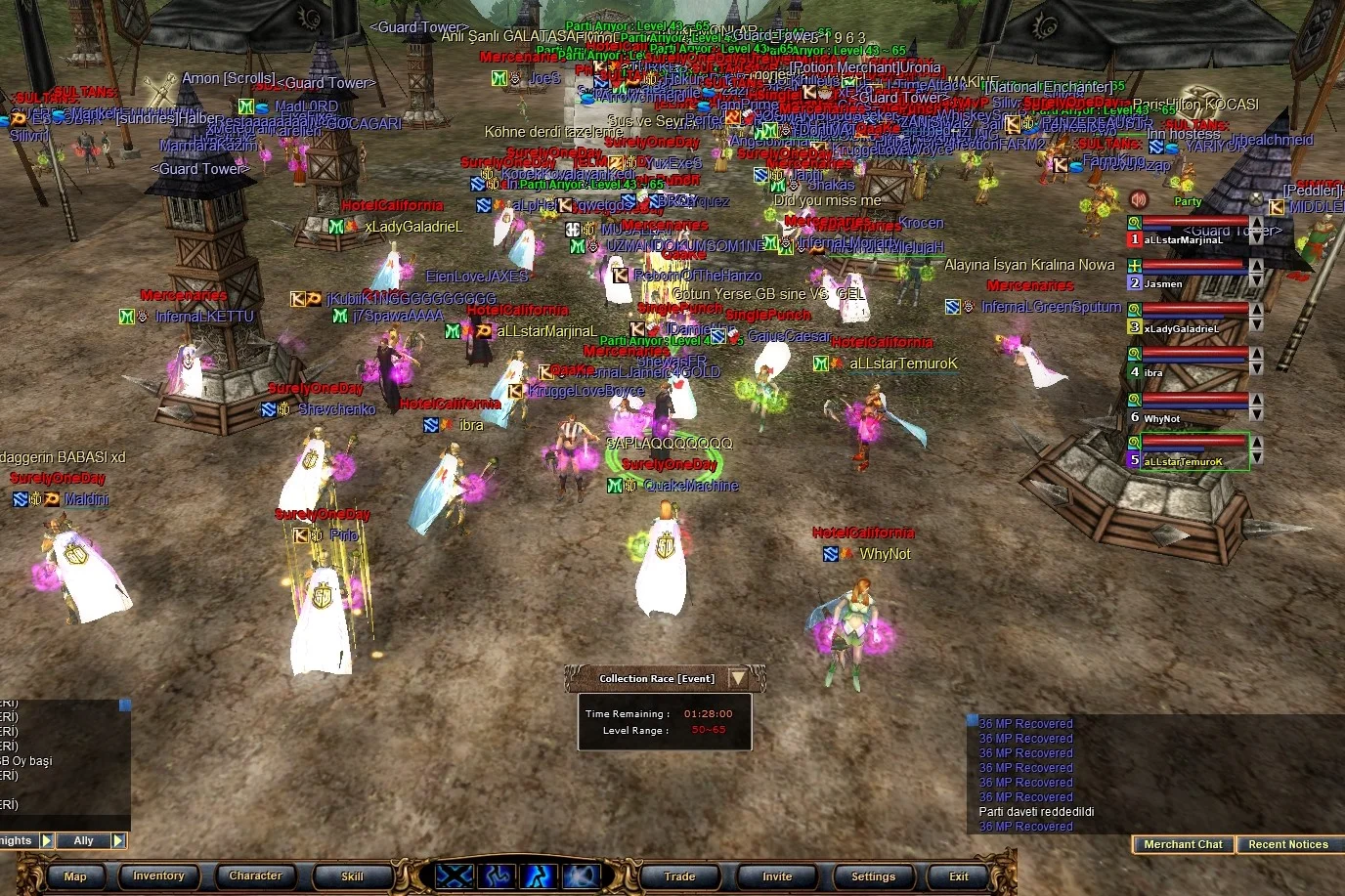Click the Trade button
1345x896 pixels.
tap(679, 876)
